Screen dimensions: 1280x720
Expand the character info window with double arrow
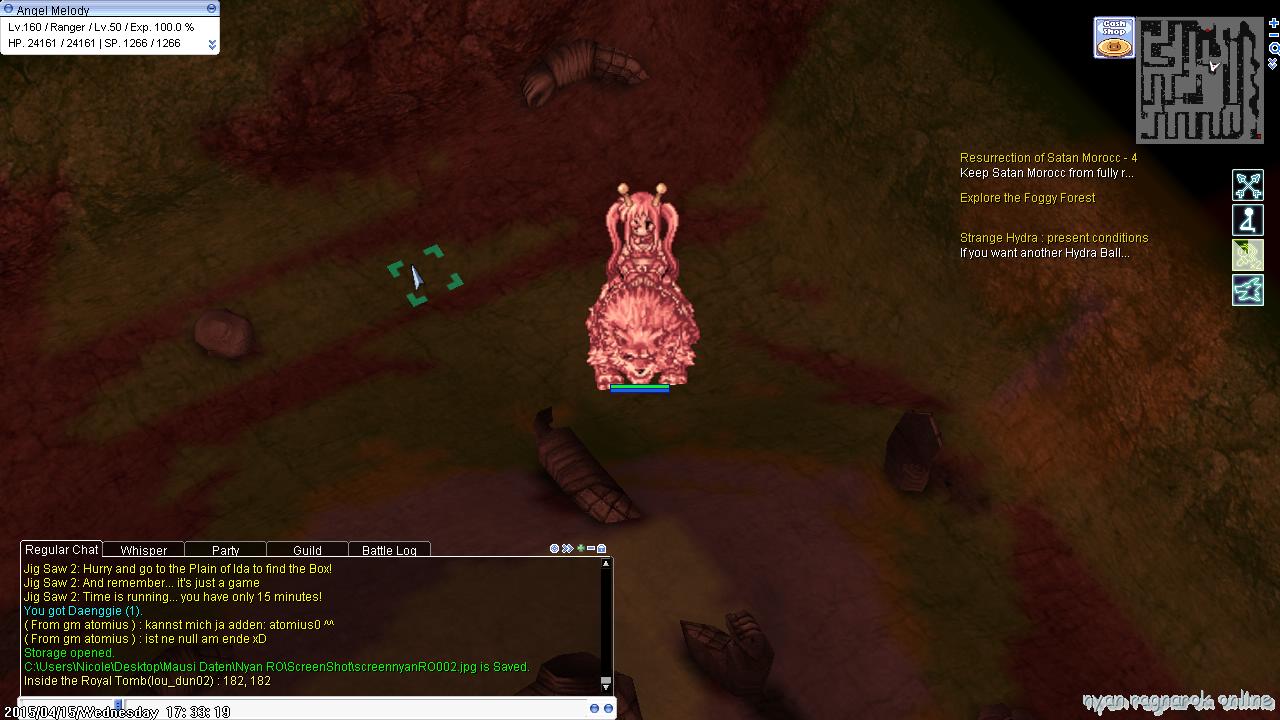tap(212, 44)
